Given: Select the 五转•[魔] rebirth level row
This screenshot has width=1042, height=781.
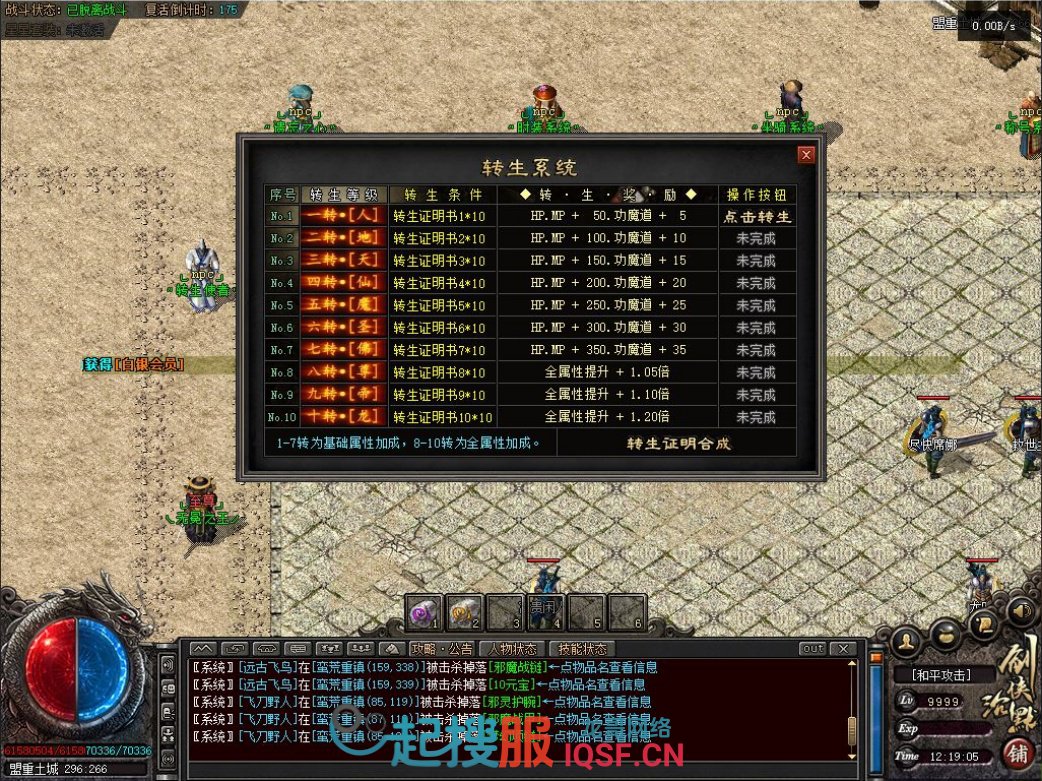Looking at the screenshot, I should click(x=343, y=305).
